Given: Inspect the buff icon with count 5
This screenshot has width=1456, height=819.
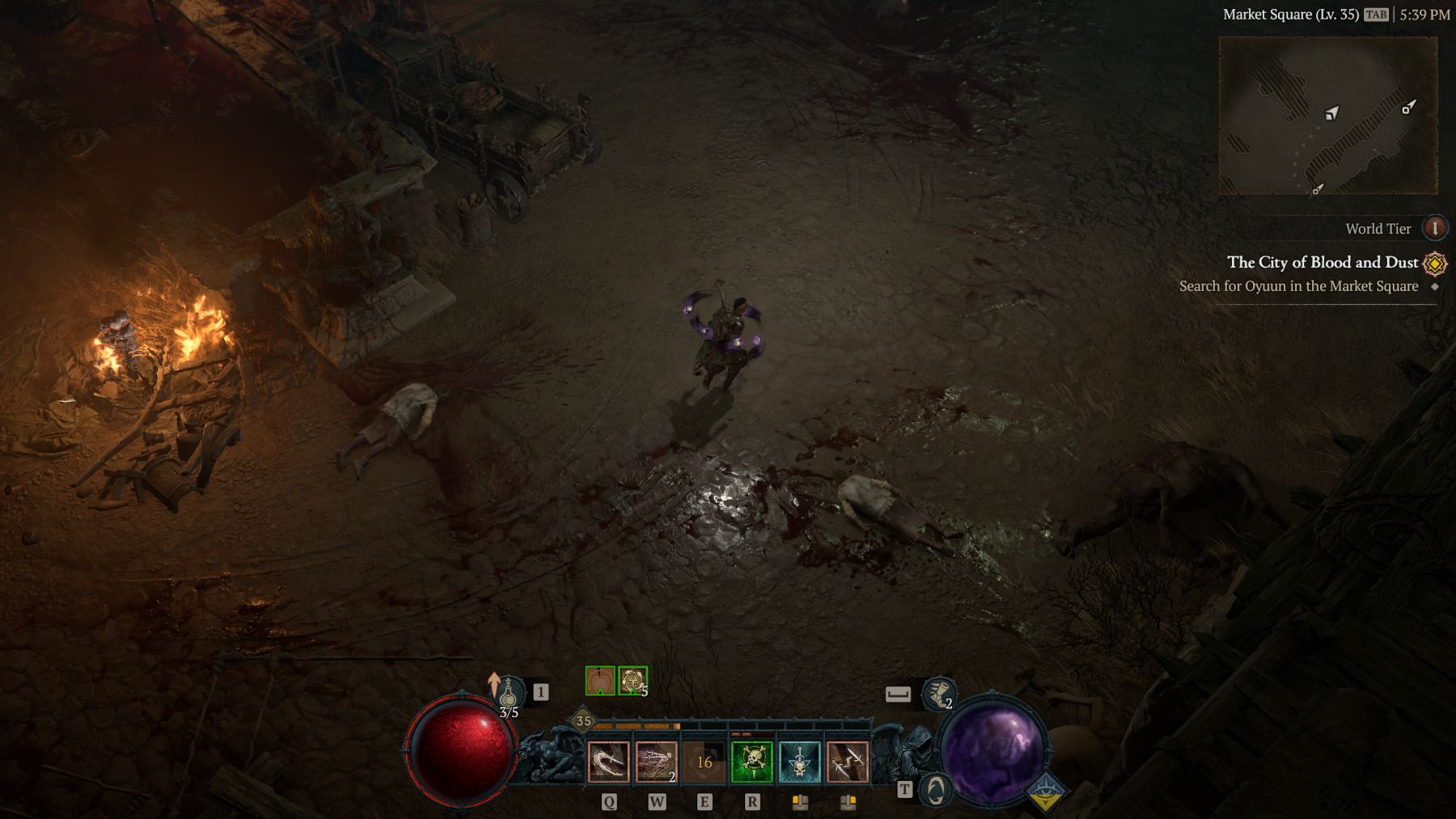Looking at the screenshot, I should (633, 681).
